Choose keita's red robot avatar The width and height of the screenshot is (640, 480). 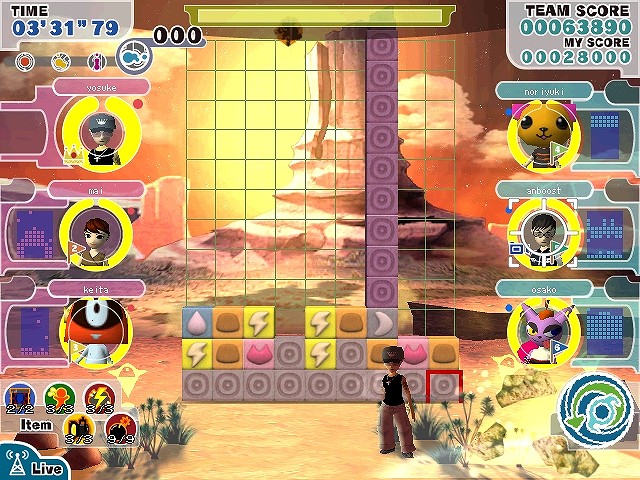(x=89, y=331)
